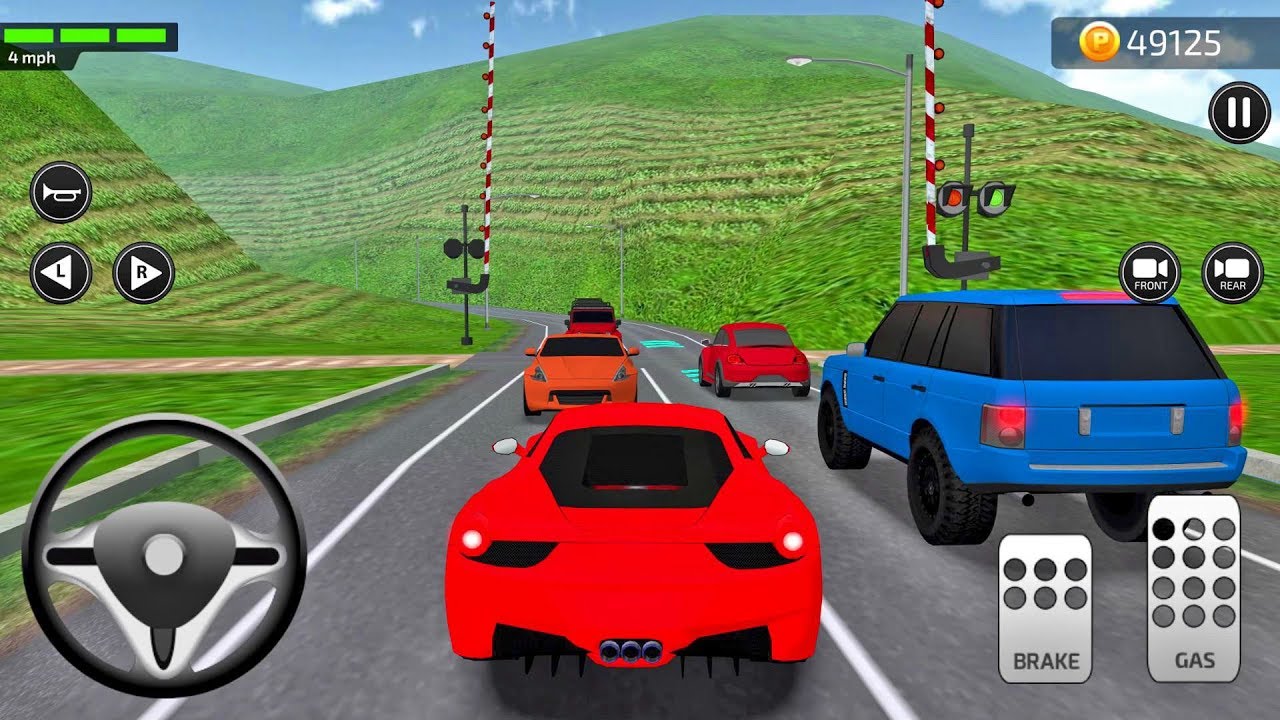Switch to the REAR camera view
This screenshot has width=1280, height=720.
[x=1232, y=272]
